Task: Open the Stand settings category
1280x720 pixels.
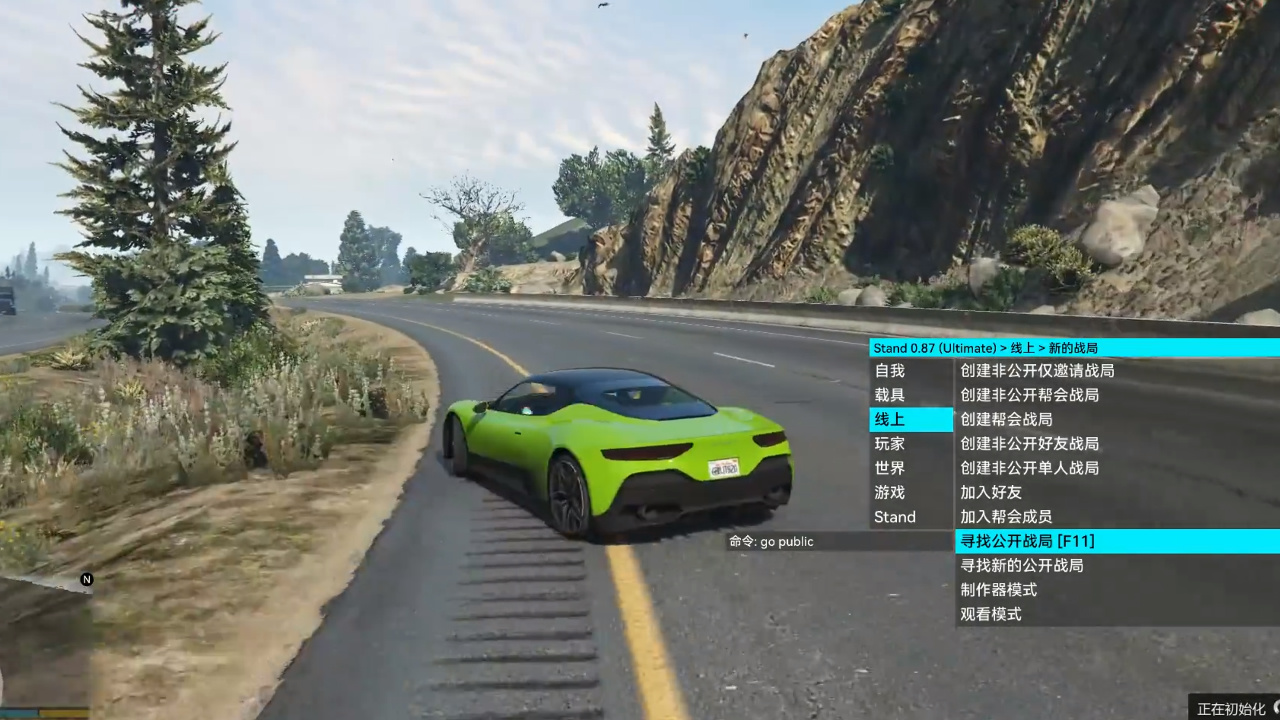Action: pyautogui.click(x=894, y=516)
